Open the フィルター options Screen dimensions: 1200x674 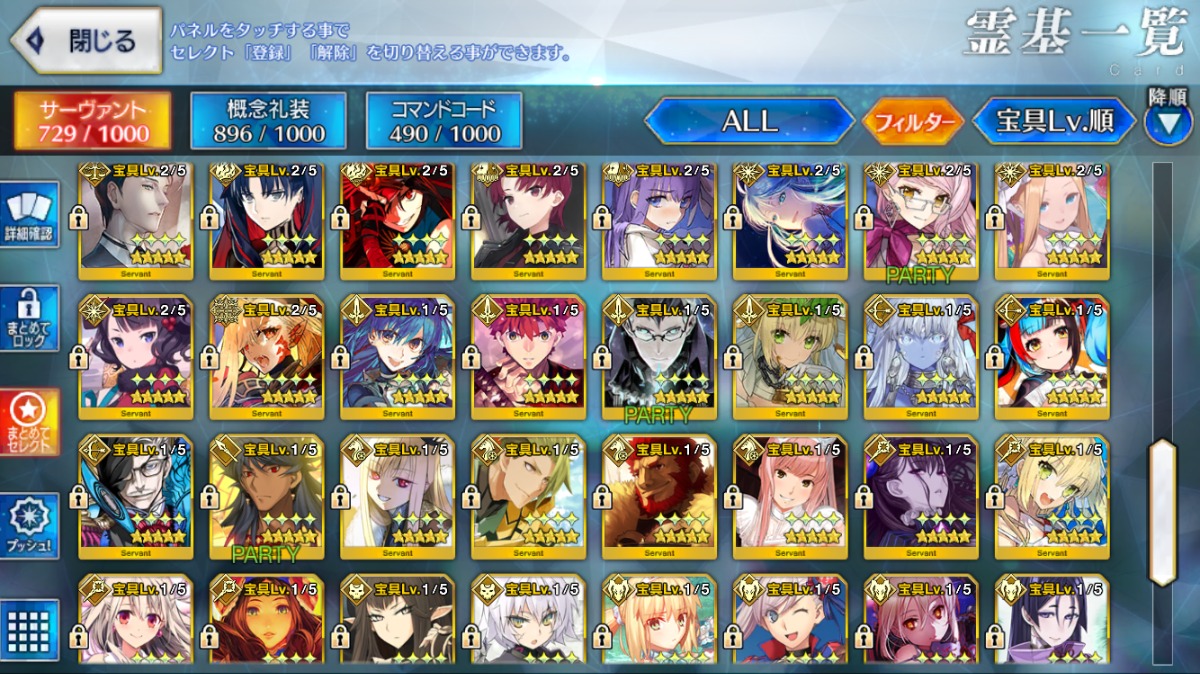point(912,123)
